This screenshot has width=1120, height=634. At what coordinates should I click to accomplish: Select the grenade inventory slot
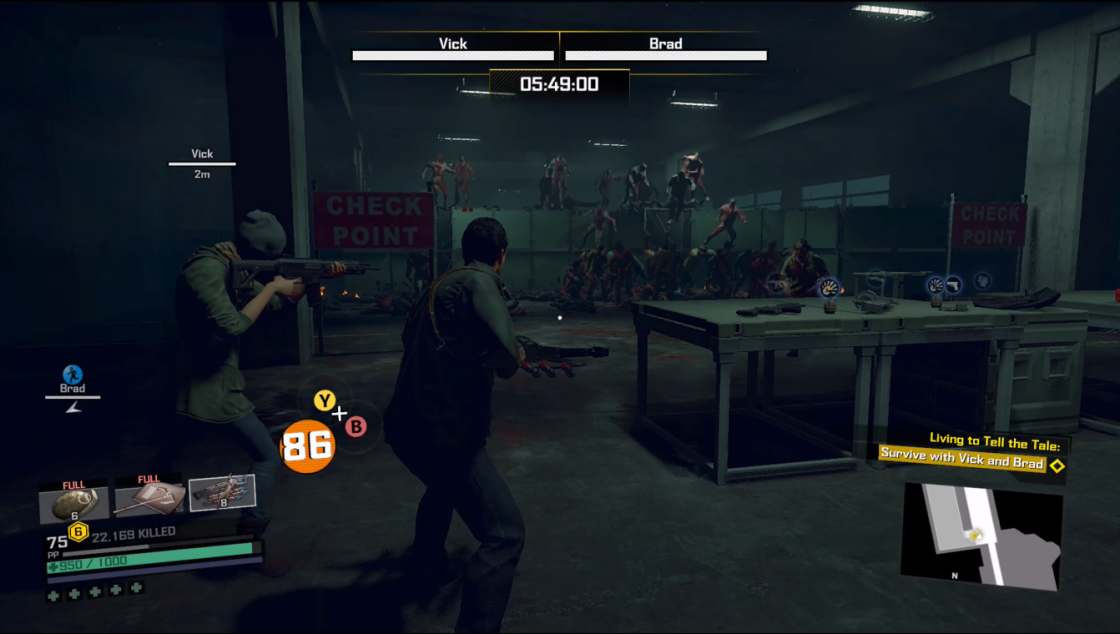click(73, 501)
